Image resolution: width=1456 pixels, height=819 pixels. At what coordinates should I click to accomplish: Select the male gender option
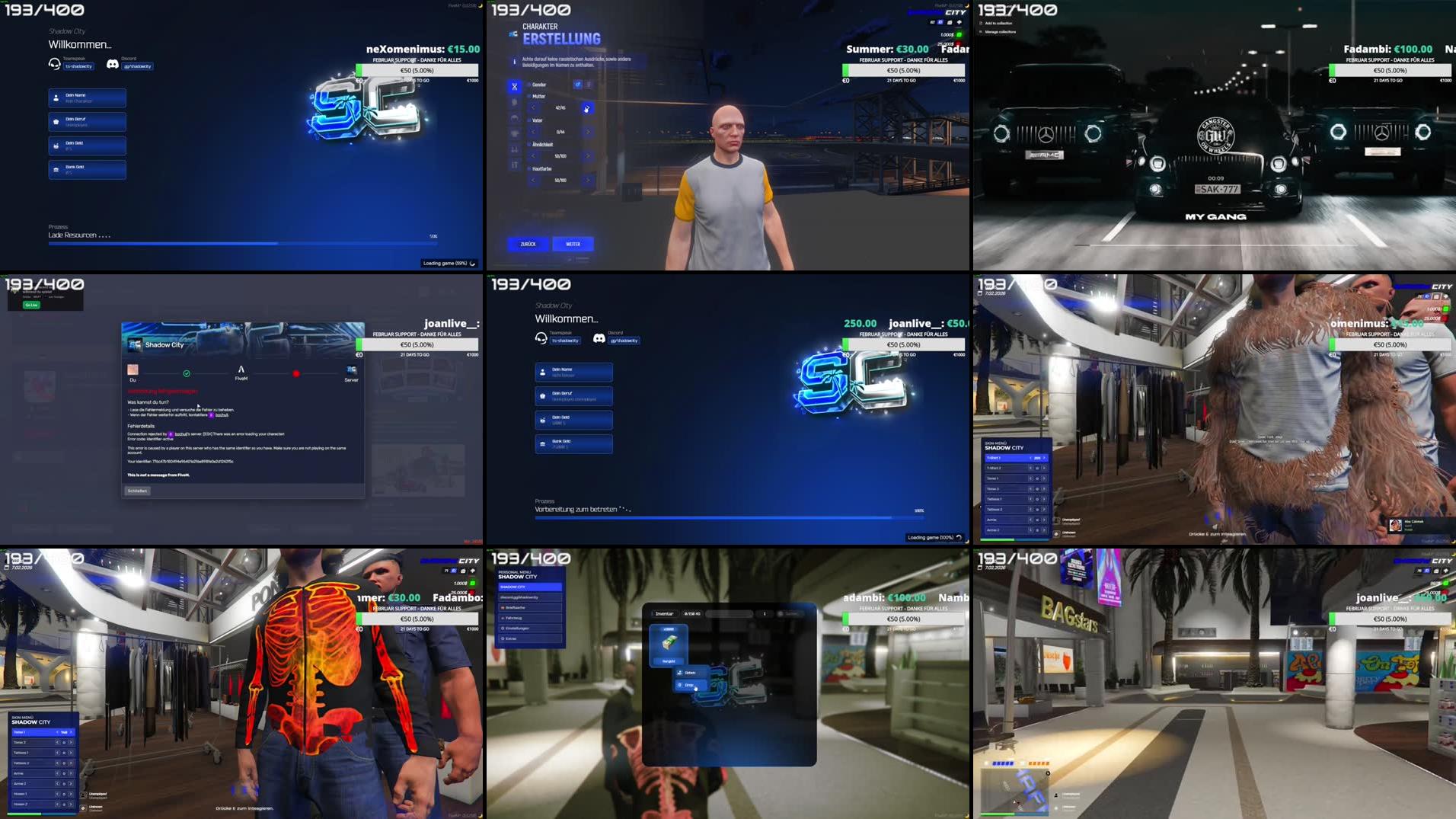(x=578, y=85)
